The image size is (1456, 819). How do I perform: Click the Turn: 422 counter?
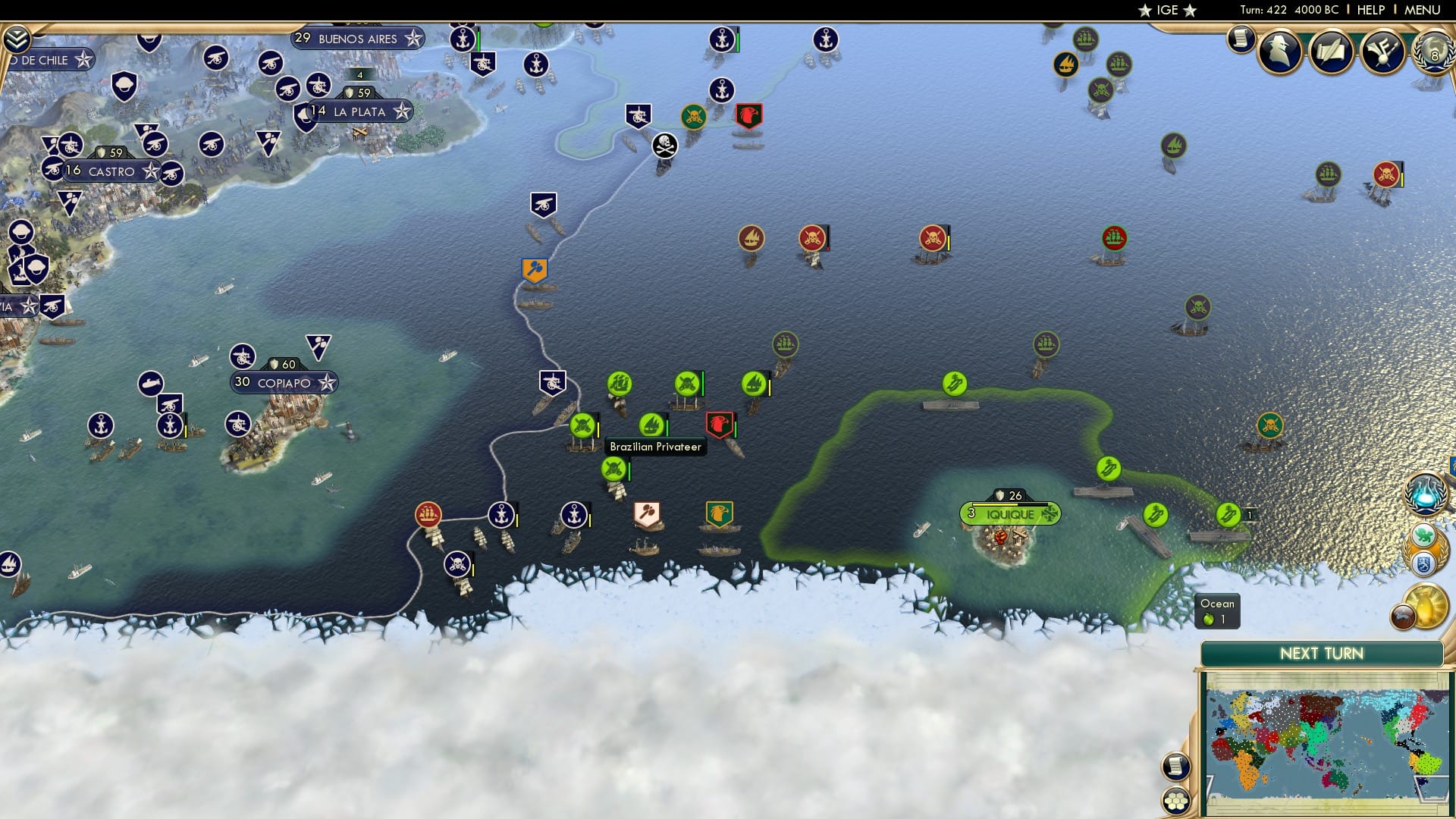click(x=1265, y=10)
